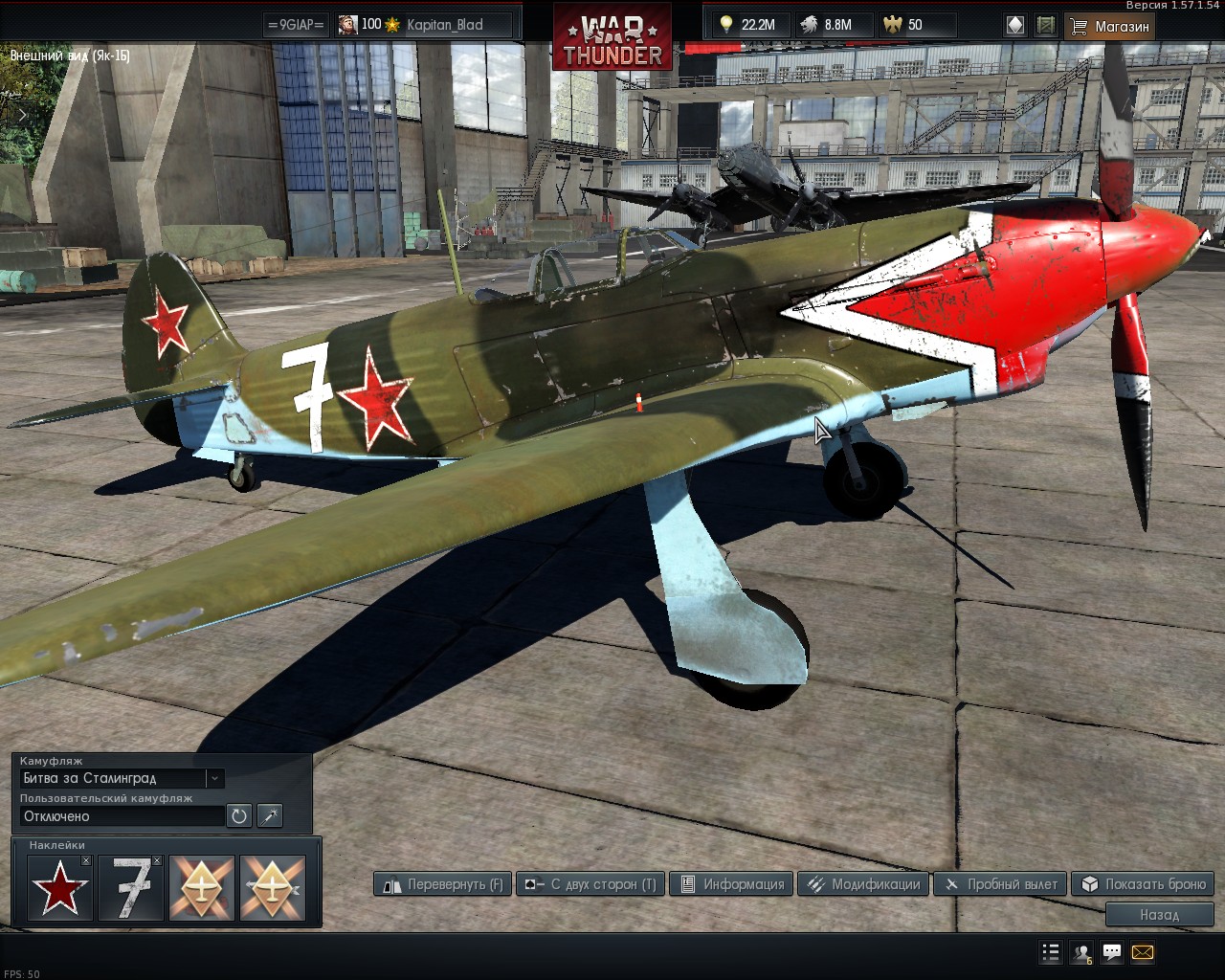Image resolution: width=1225 pixels, height=980 pixels.
Task: Remove the red star decal
Action: coord(86,861)
